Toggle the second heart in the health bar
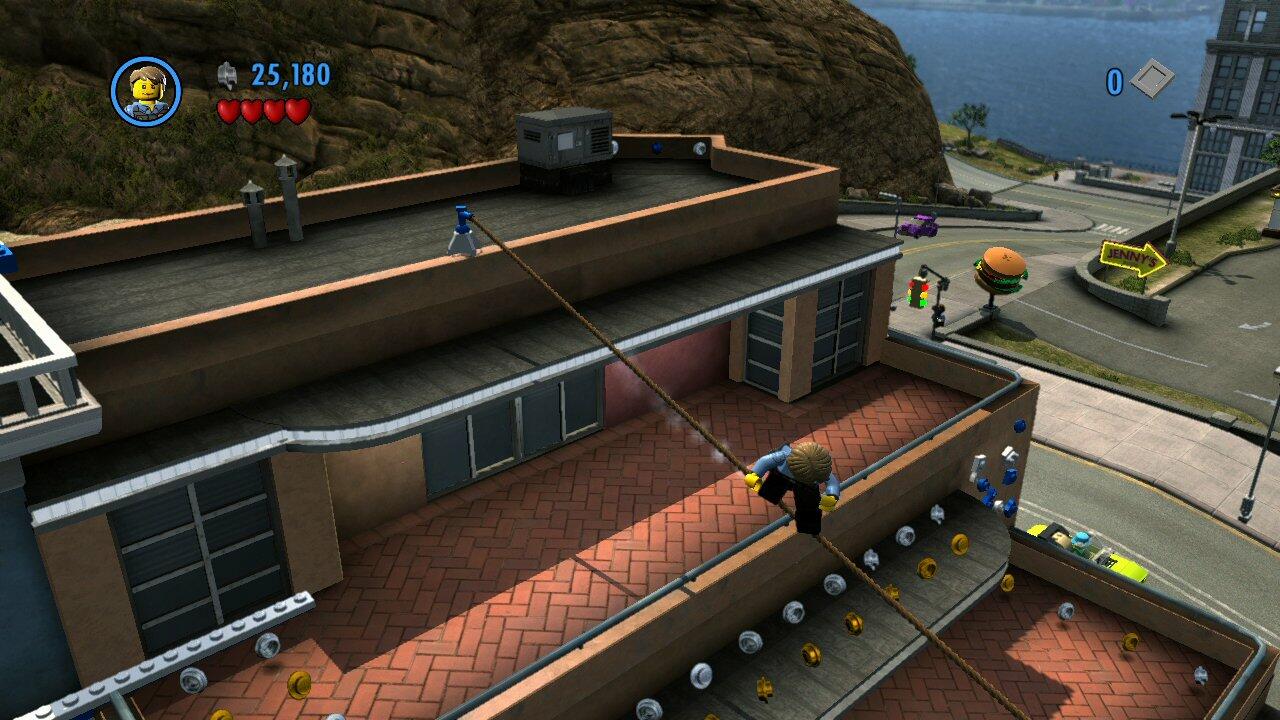Viewport: 1280px width, 720px height. pos(252,108)
